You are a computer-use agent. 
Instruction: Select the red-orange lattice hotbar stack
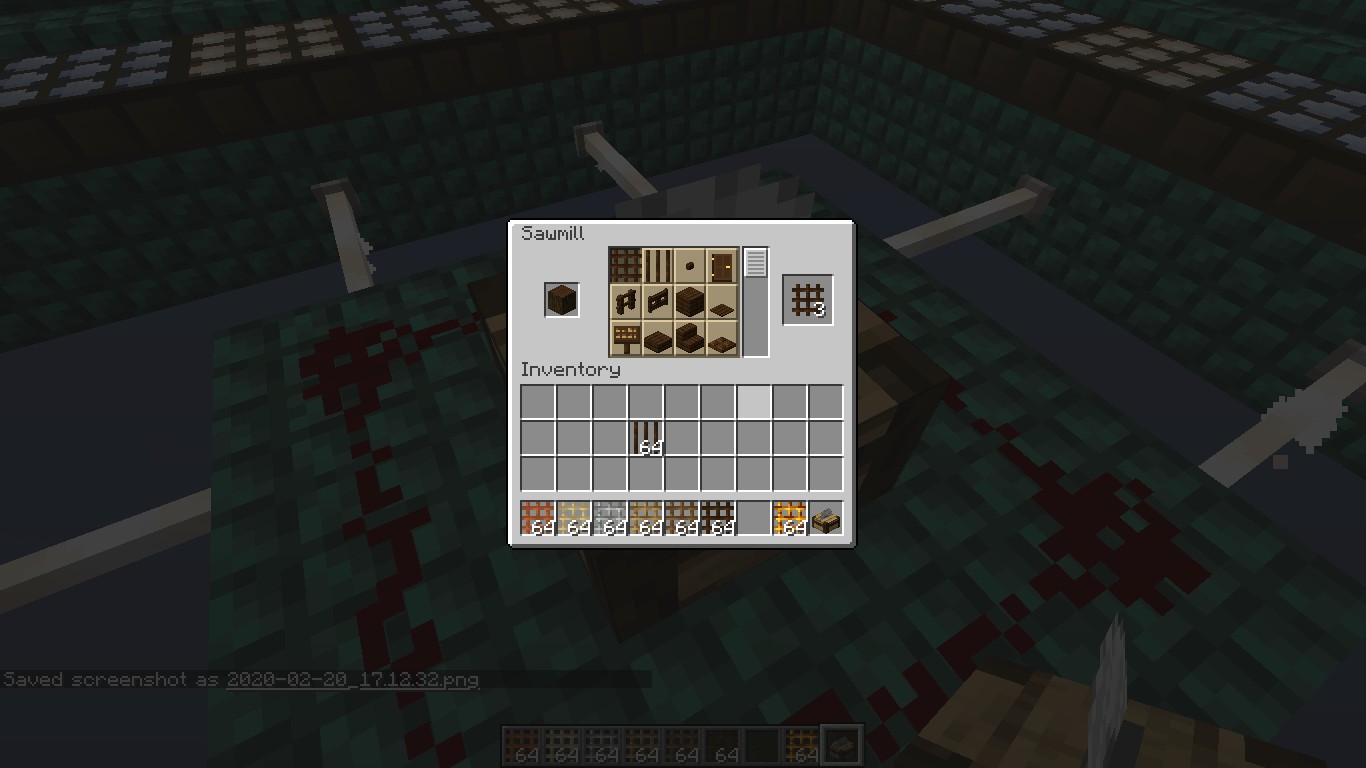(538, 518)
